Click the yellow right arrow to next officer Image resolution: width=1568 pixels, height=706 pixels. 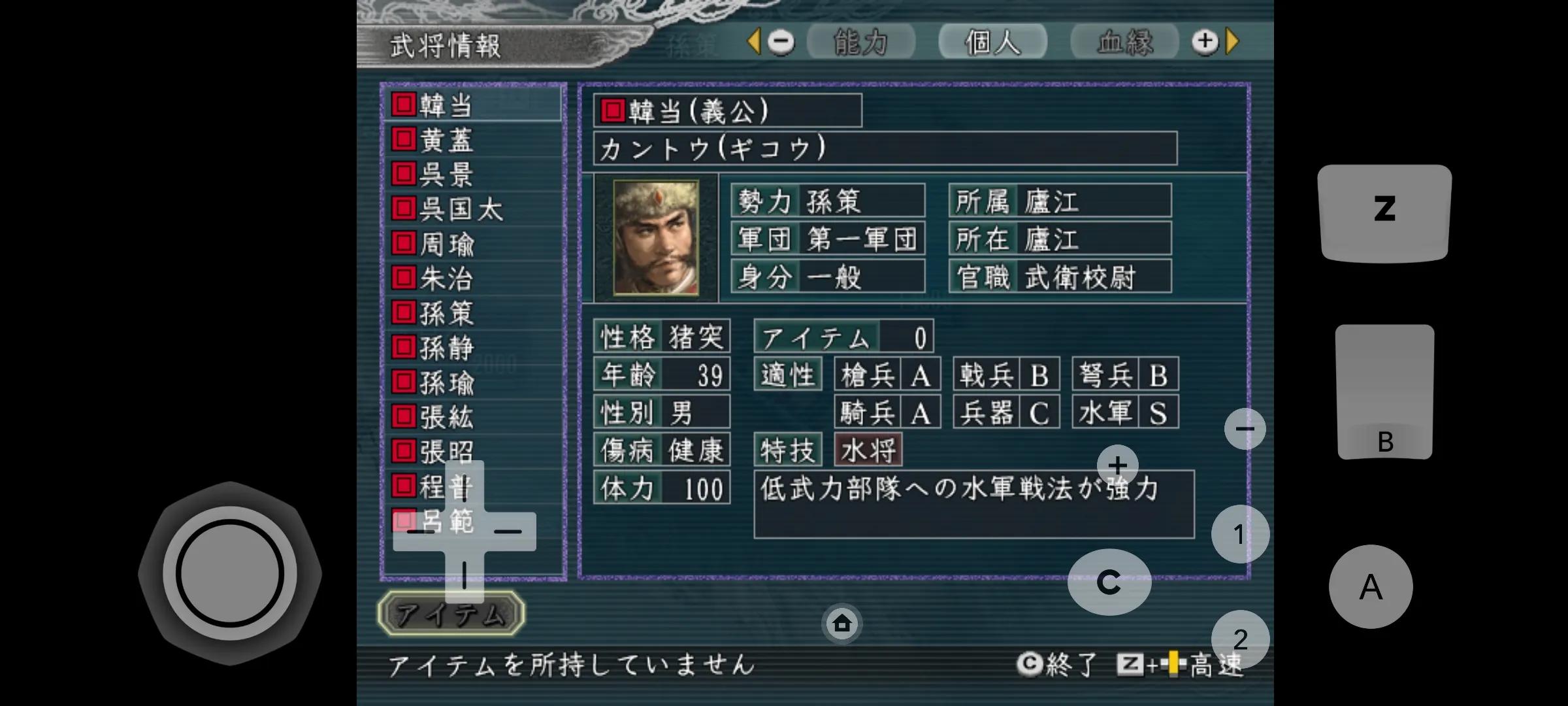(x=1231, y=41)
